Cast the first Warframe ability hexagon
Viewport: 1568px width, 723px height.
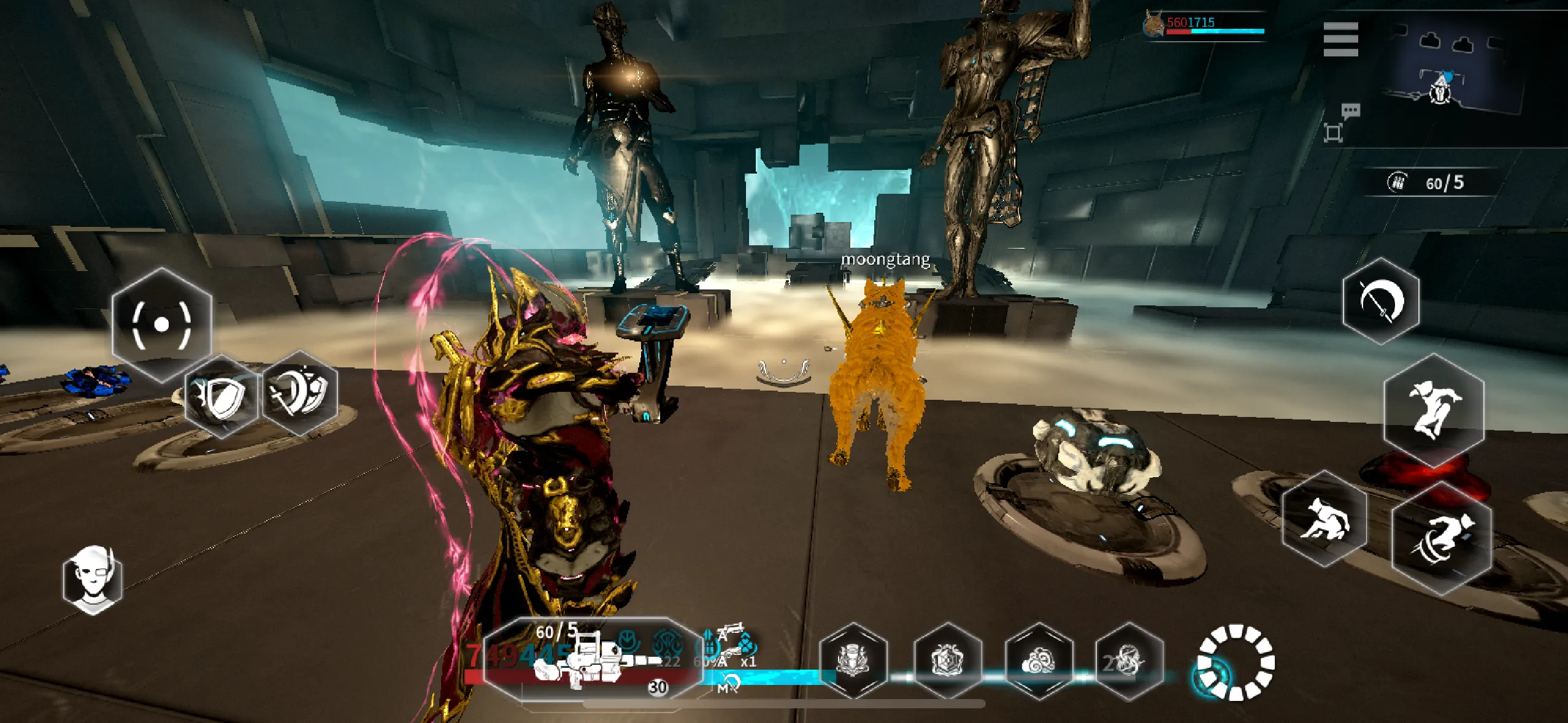[x=855, y=662]
